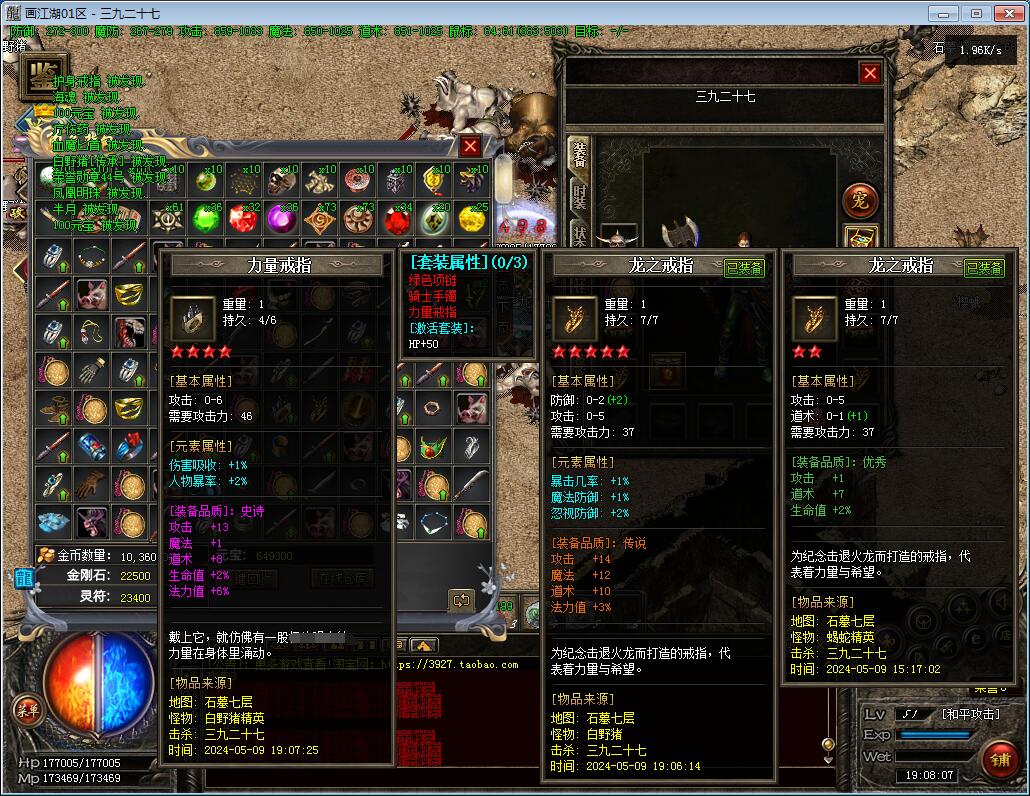Switch to the 时装 costume tab
This screenshot has height=796, width=1030.
click(579, 195)
